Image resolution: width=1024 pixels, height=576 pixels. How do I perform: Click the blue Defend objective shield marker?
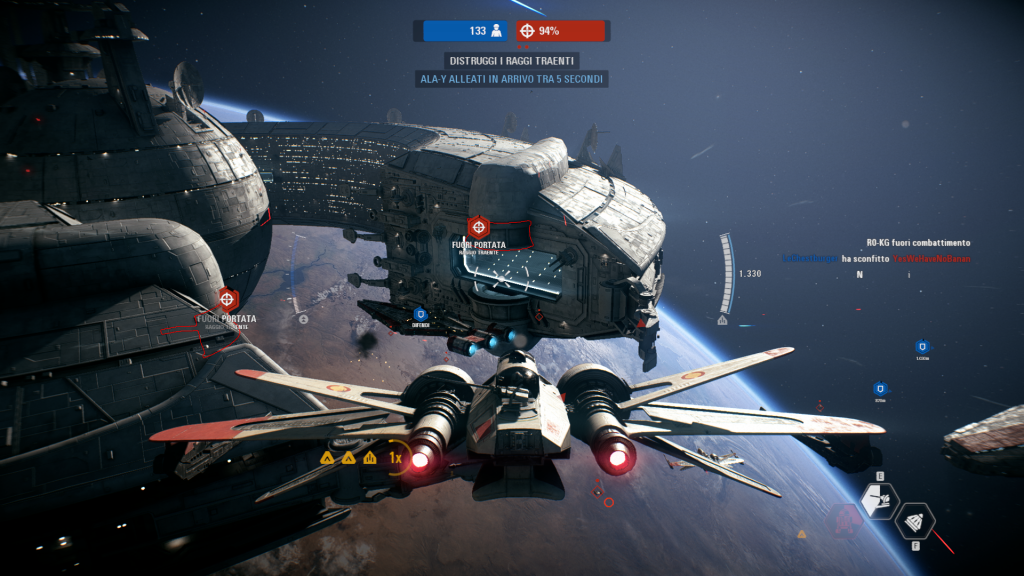420,315
